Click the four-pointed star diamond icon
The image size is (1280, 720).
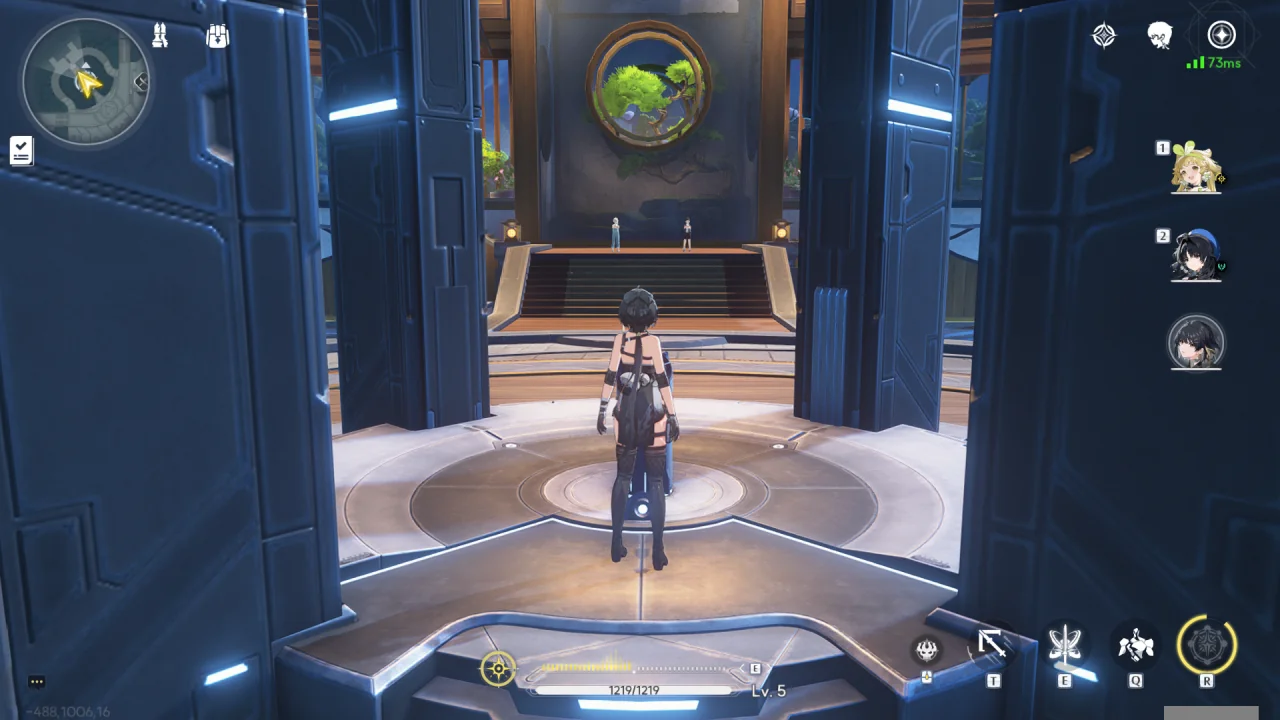[x=1104, y=36]
